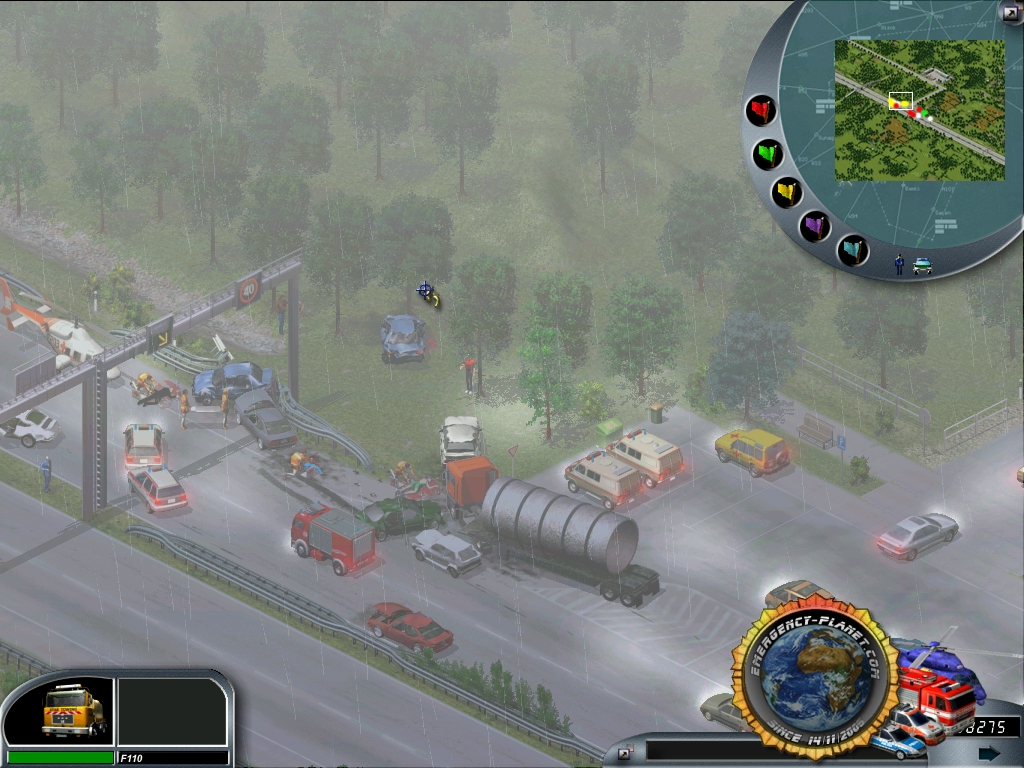Screen dimensions: 1024x768
Task: Activate the purple flag marker button
Action: point(816,226)
